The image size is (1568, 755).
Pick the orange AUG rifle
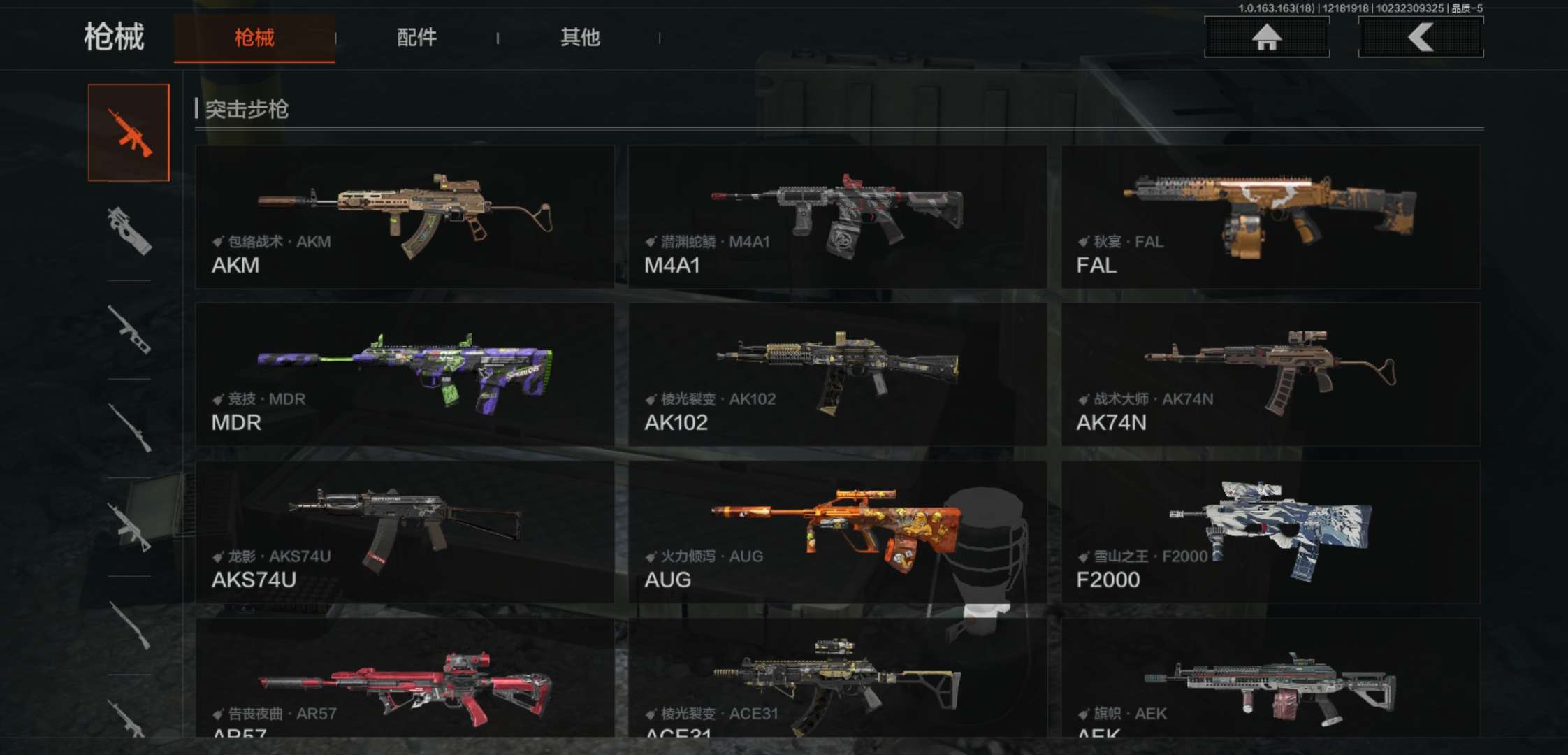click(837, 531)
